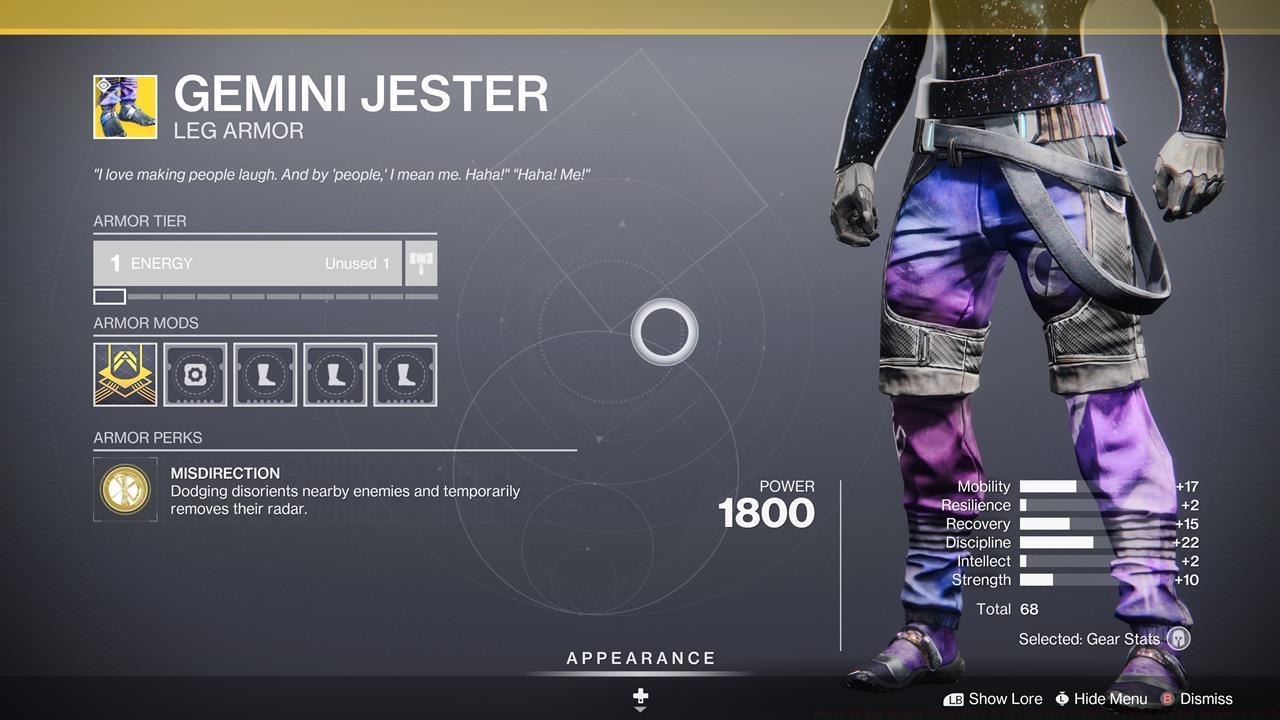Viewport: 1280px width, 720px height.
Task: Expand the Appearance section
Action: 640,658
